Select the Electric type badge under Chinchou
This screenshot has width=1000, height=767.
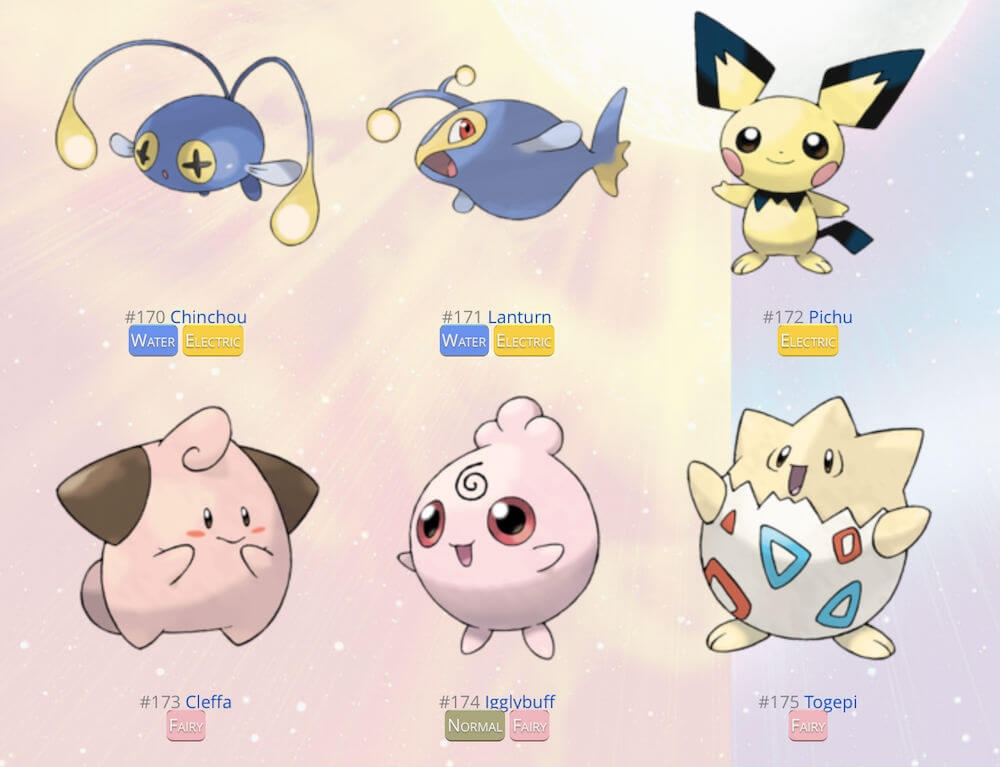tap(213, 341)
